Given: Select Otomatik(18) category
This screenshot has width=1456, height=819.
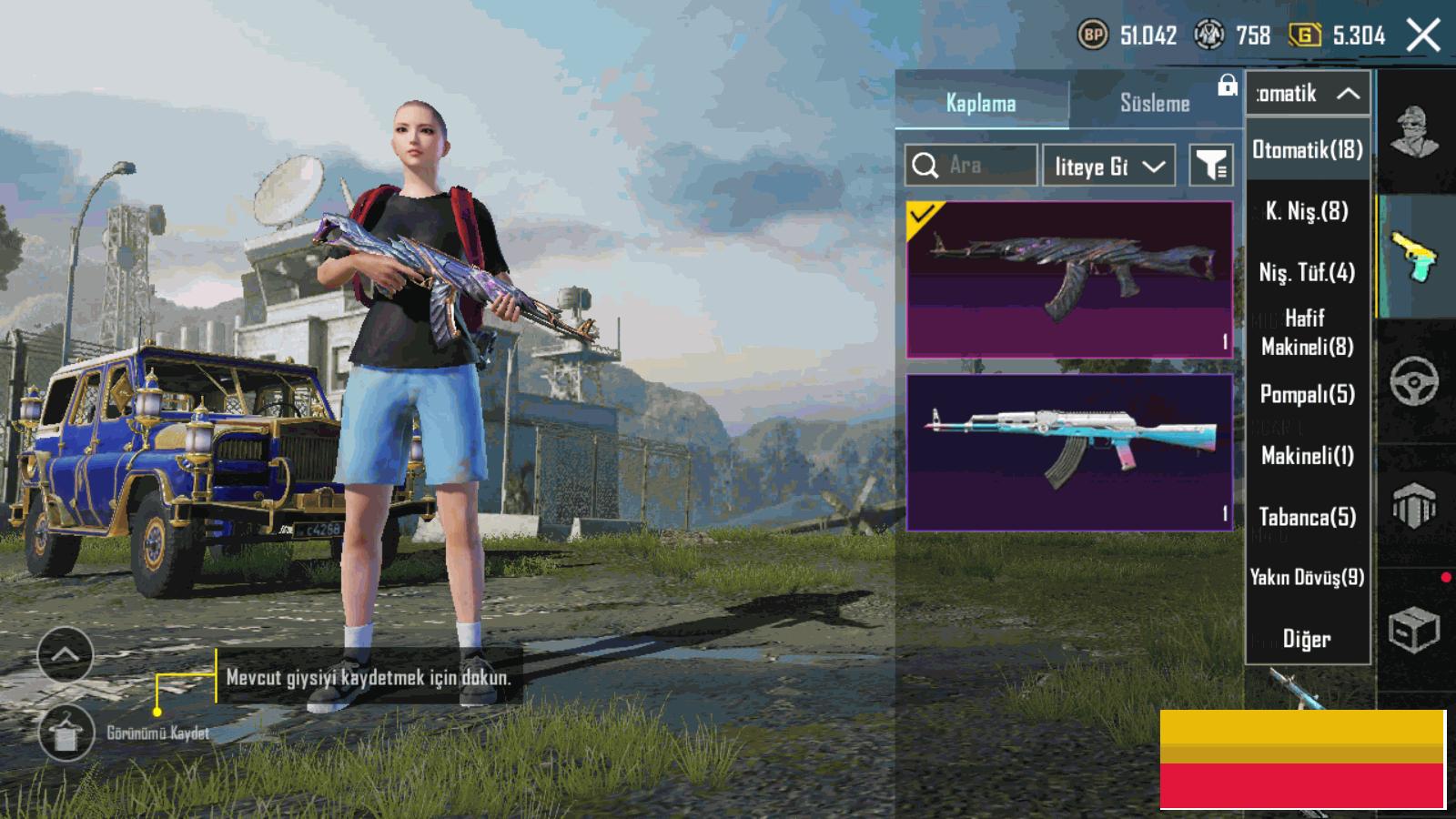Looking at the screenshot, I should coord(1308,150).
